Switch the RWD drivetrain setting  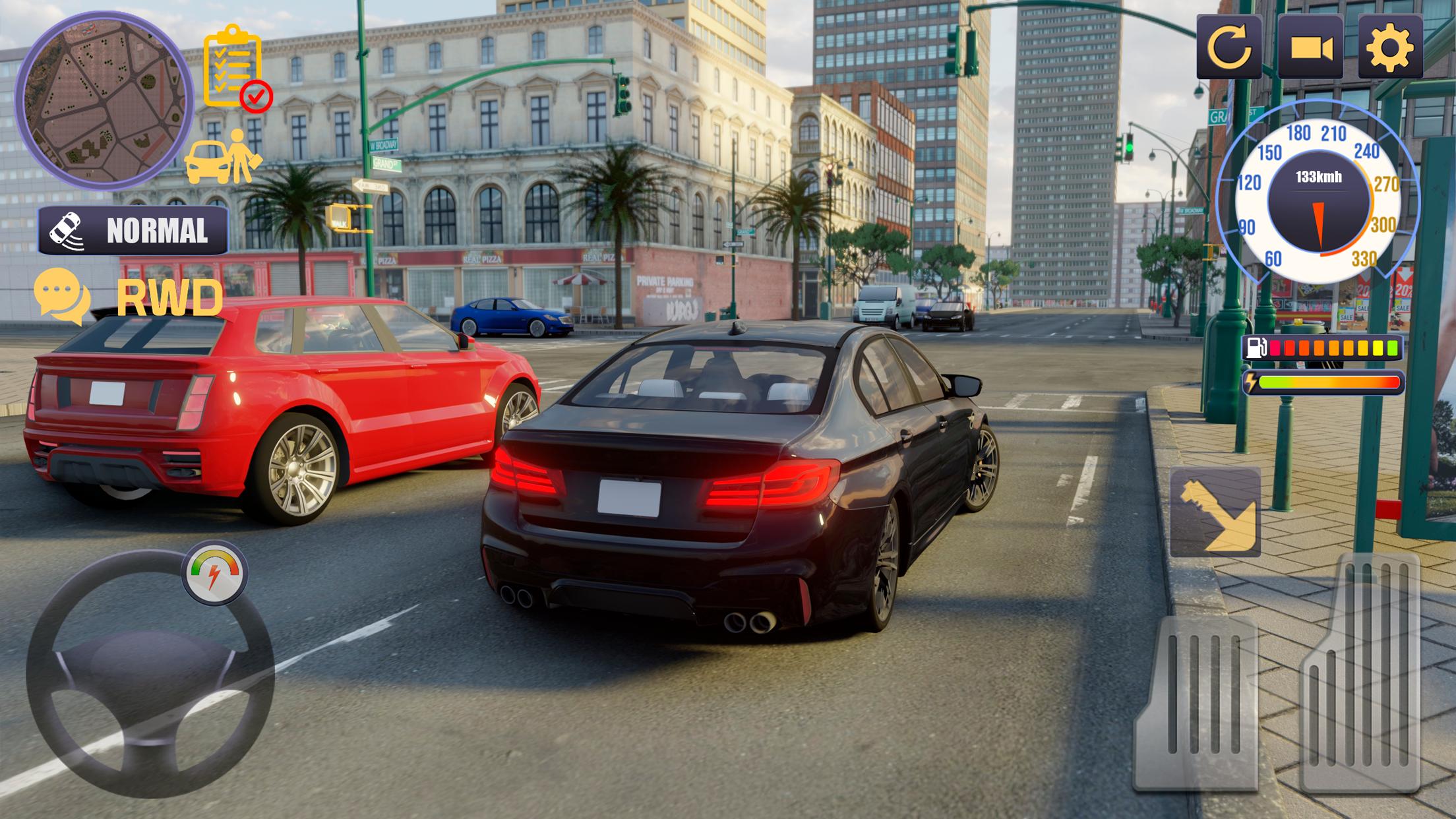coord(170,298)
